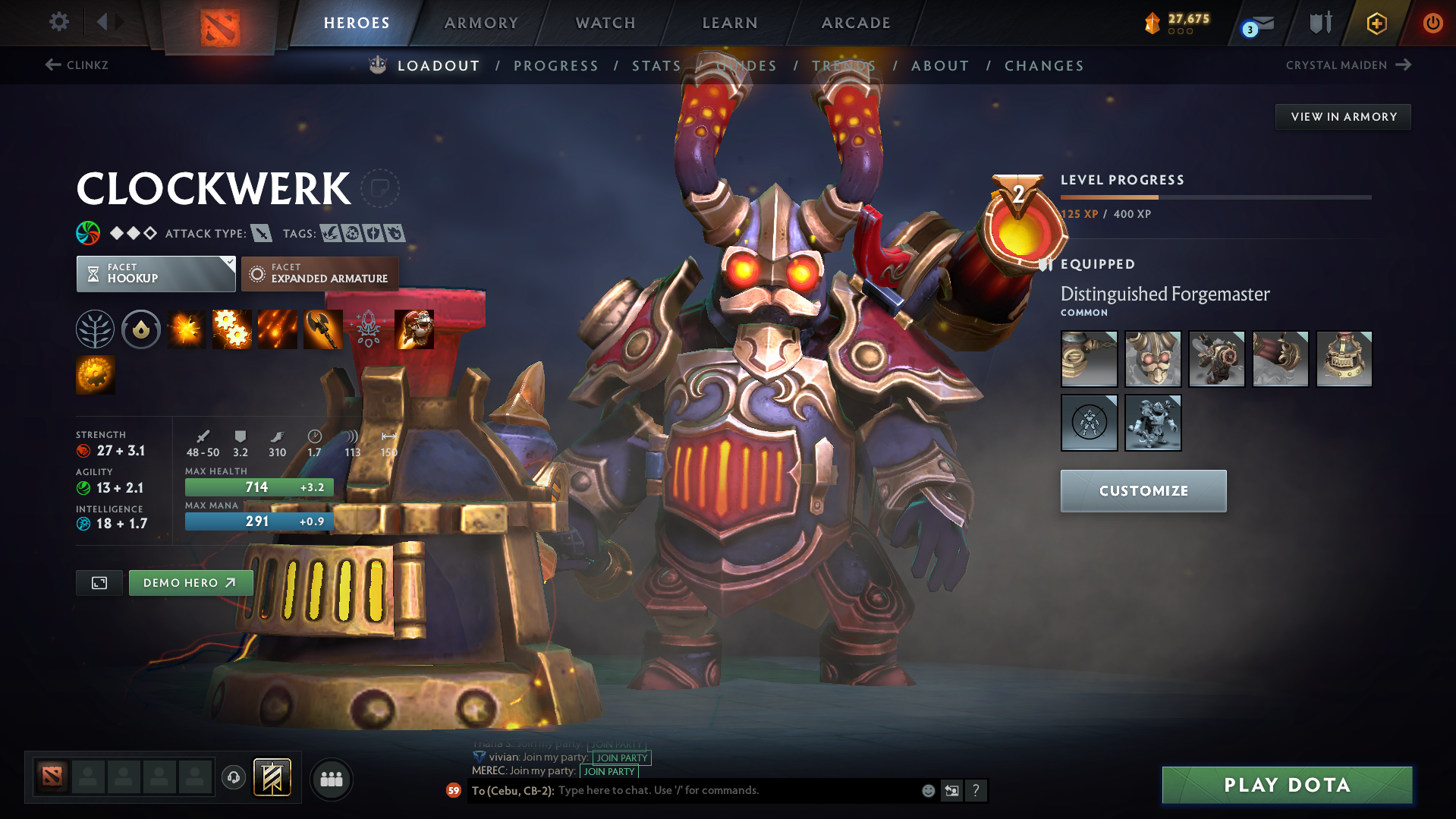
Task: Toggle the base hero model slot
Action: coord(1090,423)
